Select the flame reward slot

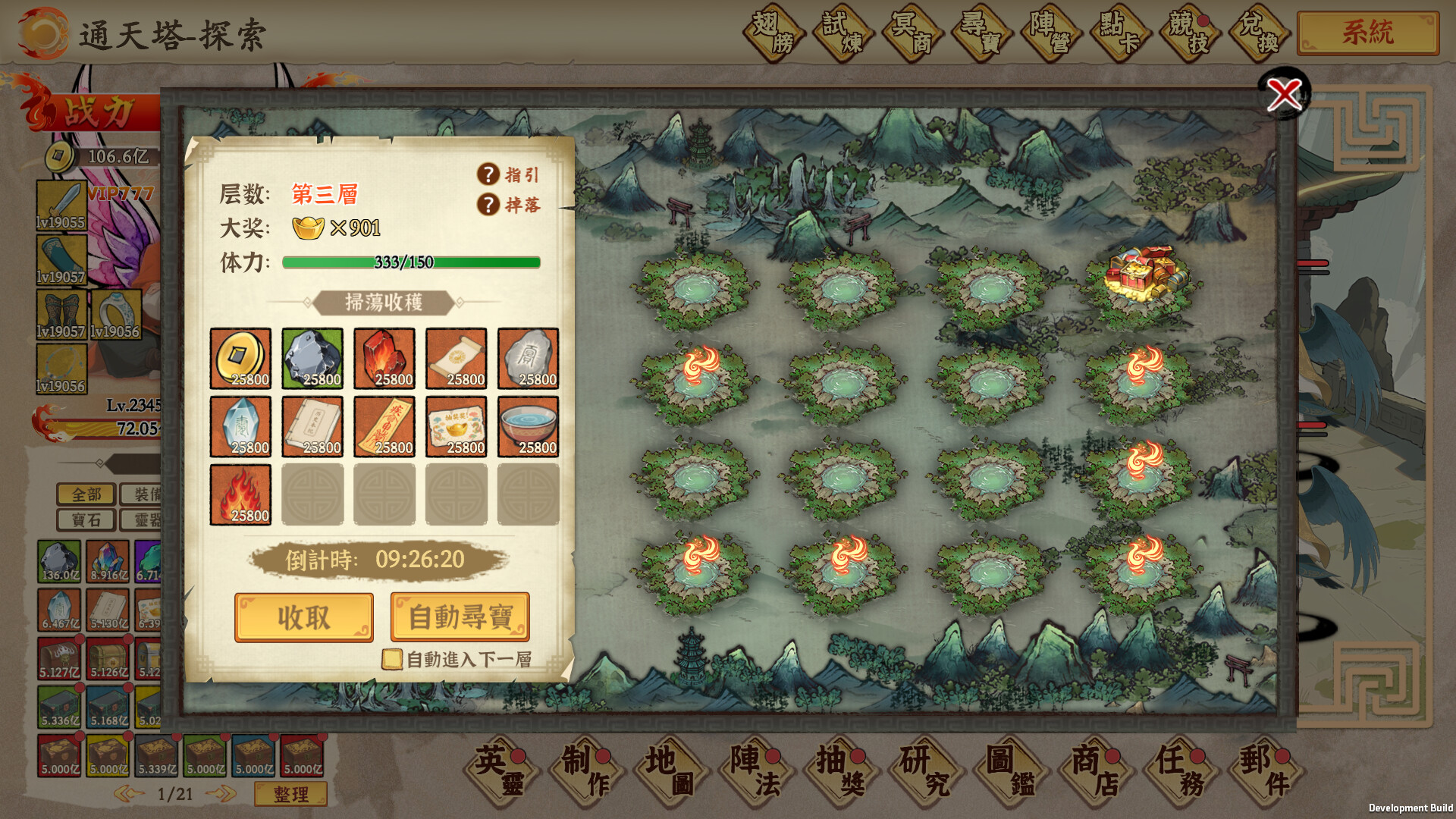coord(240,494)
